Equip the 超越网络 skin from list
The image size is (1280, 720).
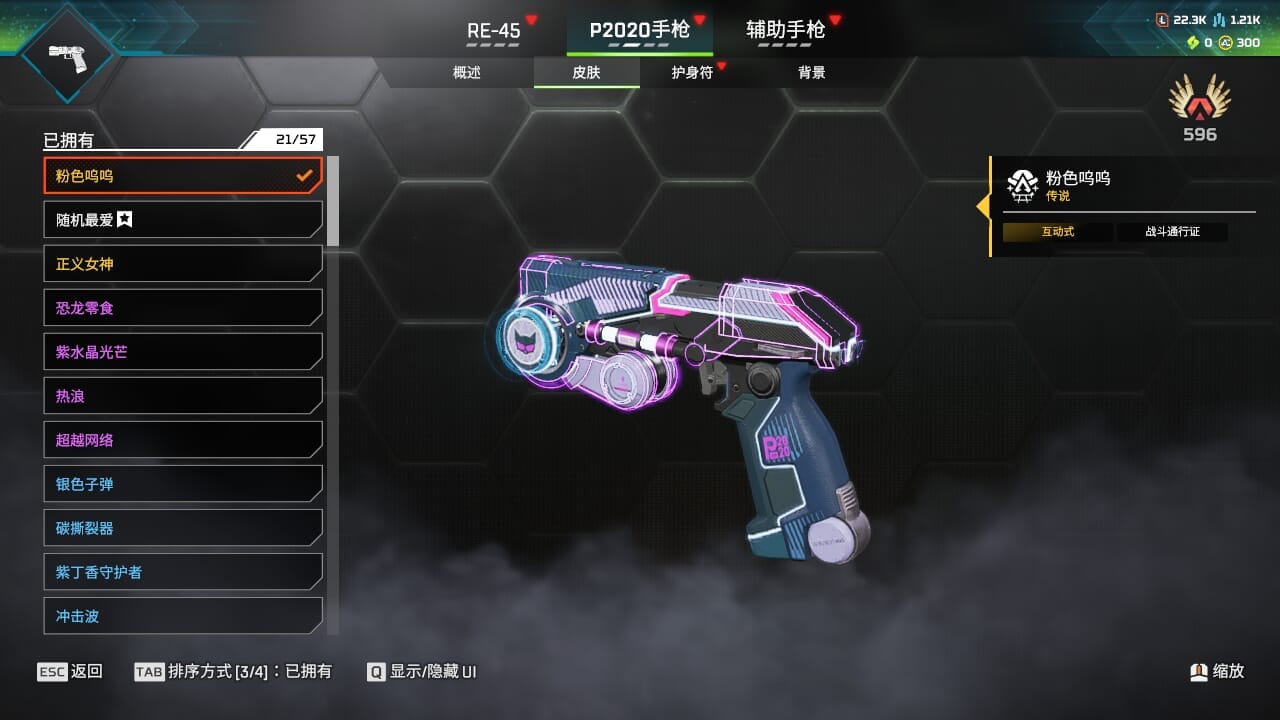183,440
